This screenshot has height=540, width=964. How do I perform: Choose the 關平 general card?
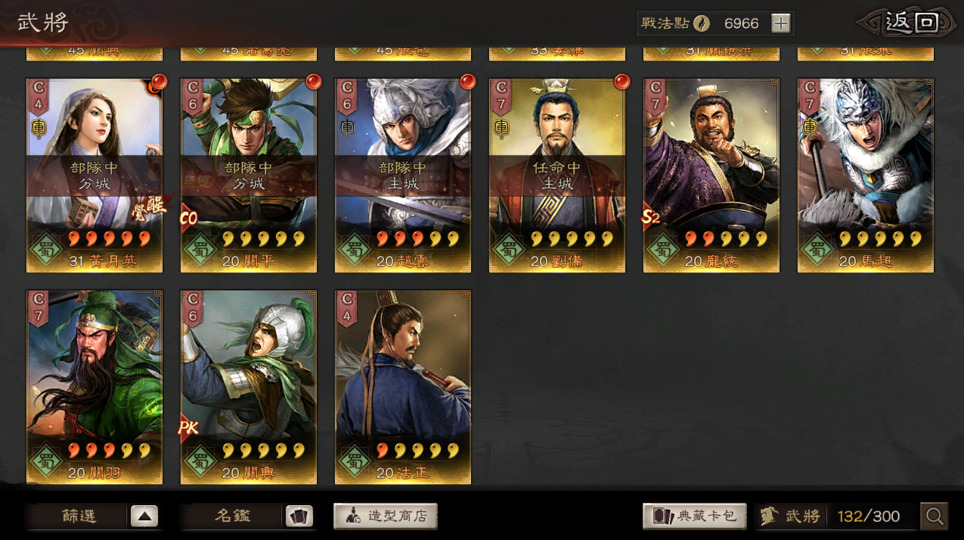click(248, 175)
